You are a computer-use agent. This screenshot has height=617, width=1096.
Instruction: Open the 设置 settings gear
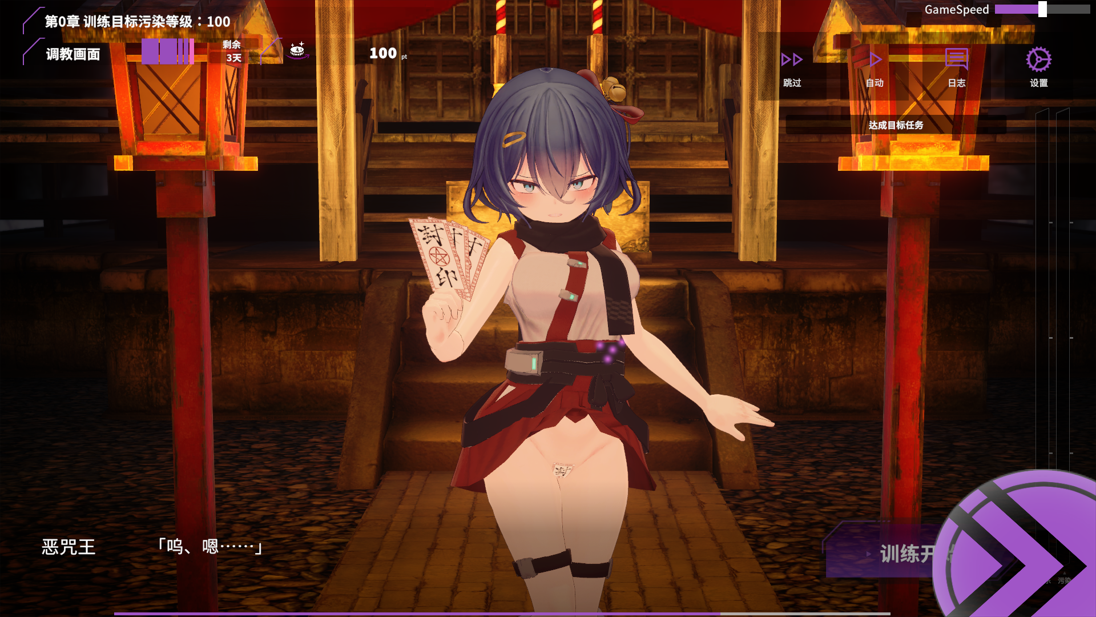pyautogui.click(x=1038, y=66)
